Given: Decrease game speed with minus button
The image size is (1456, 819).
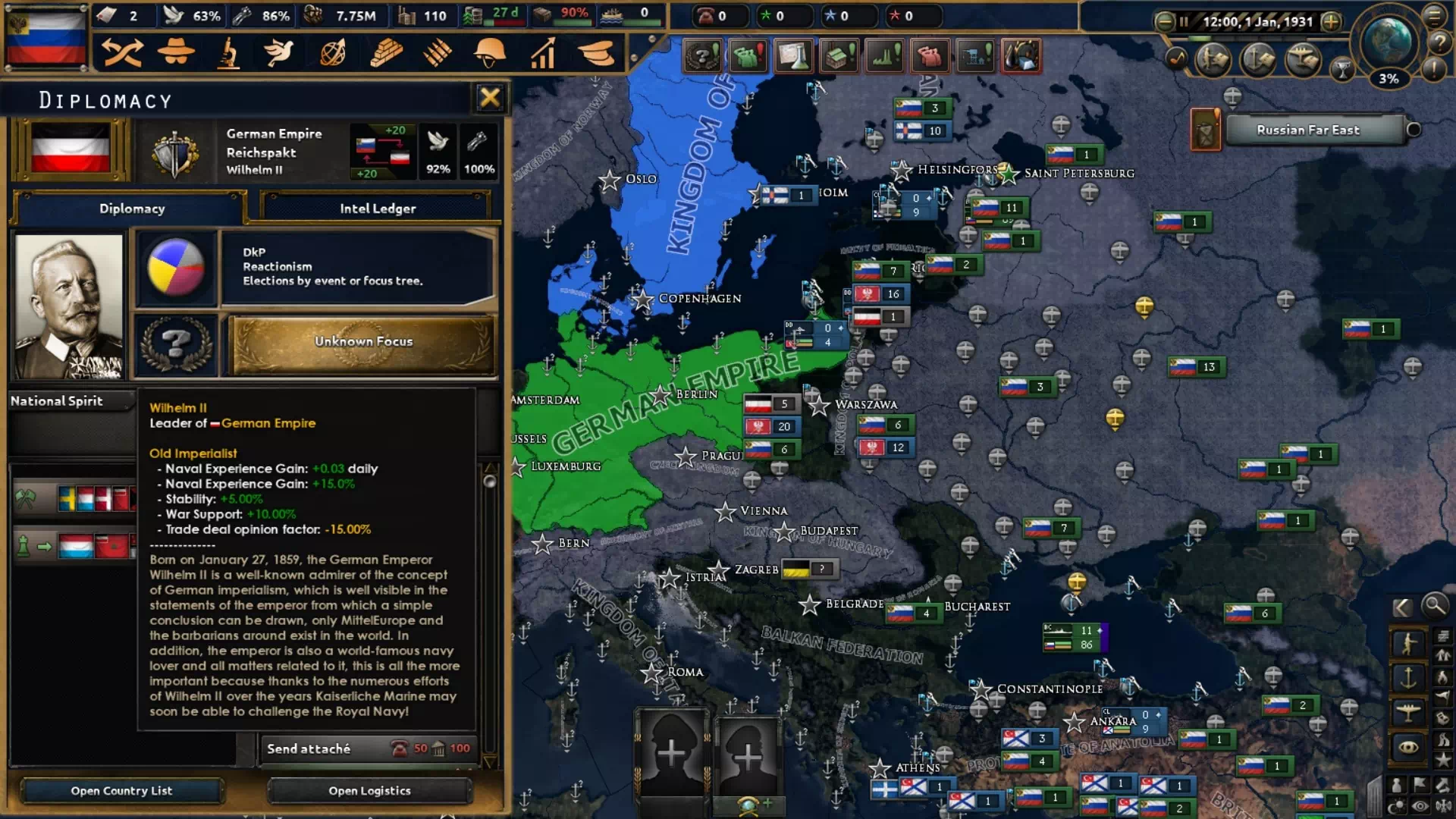Looking at the screenshot, I should point(1164,22).
